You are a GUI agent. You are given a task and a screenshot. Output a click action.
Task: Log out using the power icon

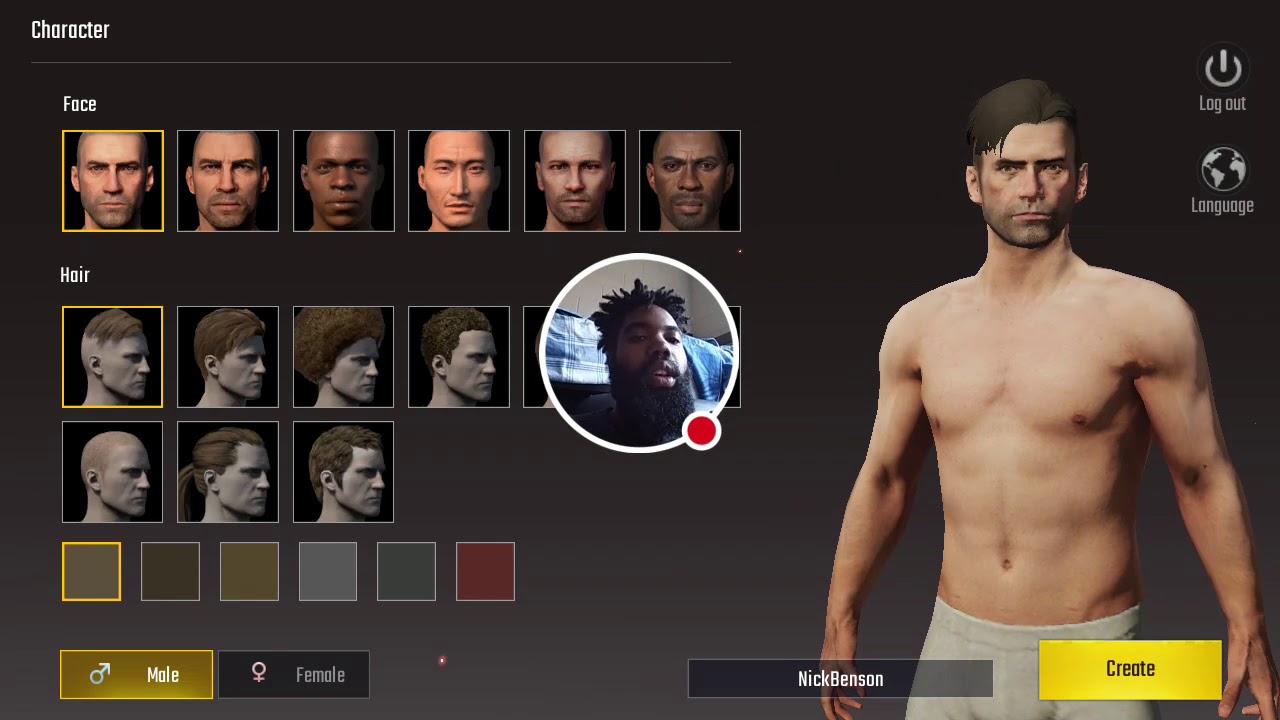pos(1222,70)
